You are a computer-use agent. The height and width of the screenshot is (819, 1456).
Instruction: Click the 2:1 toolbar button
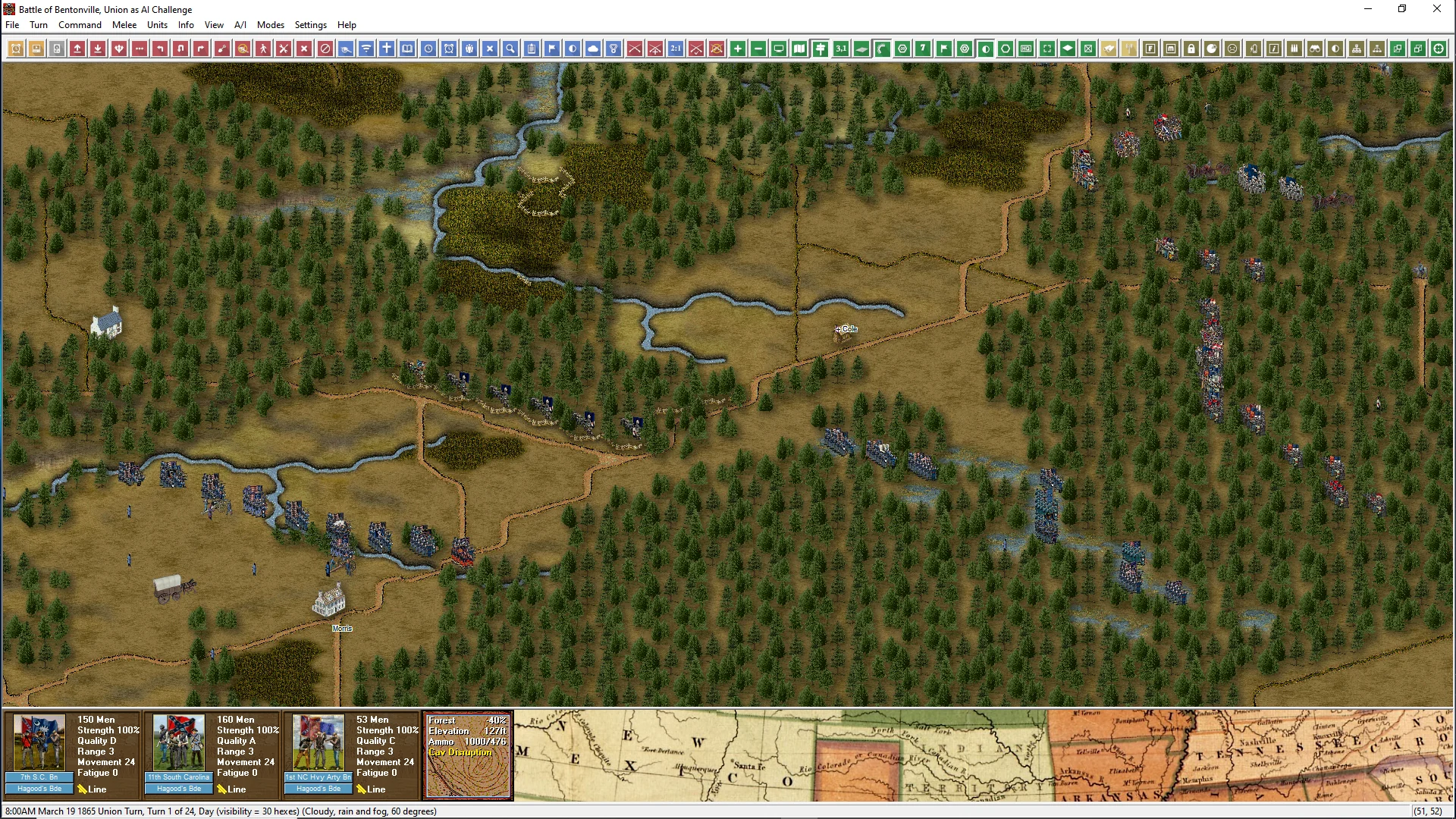(676, 49)
